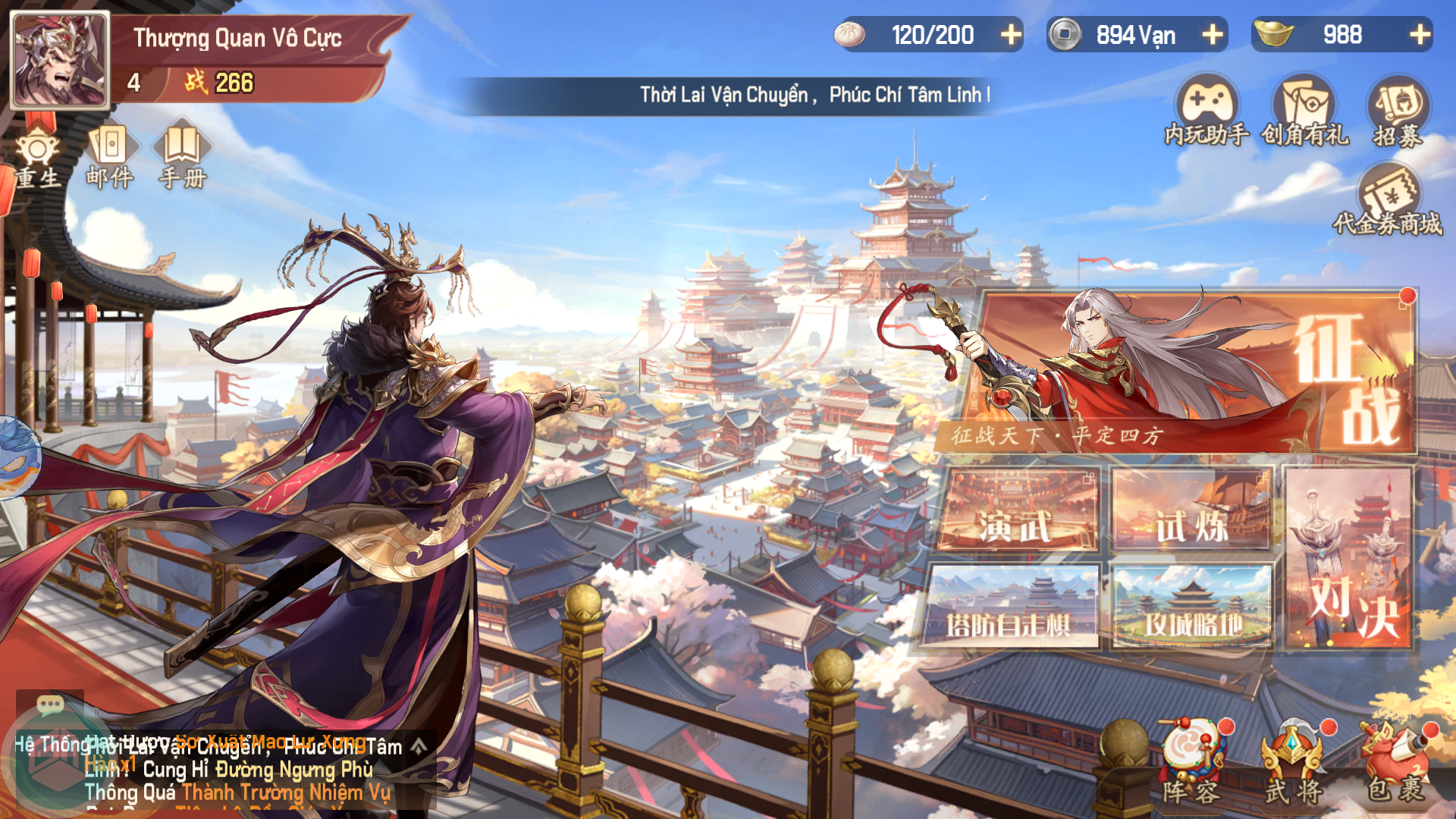Viewport: 1456px width, 819px height.
Task: Open the 武将 generals menu
Action: 1294,764
